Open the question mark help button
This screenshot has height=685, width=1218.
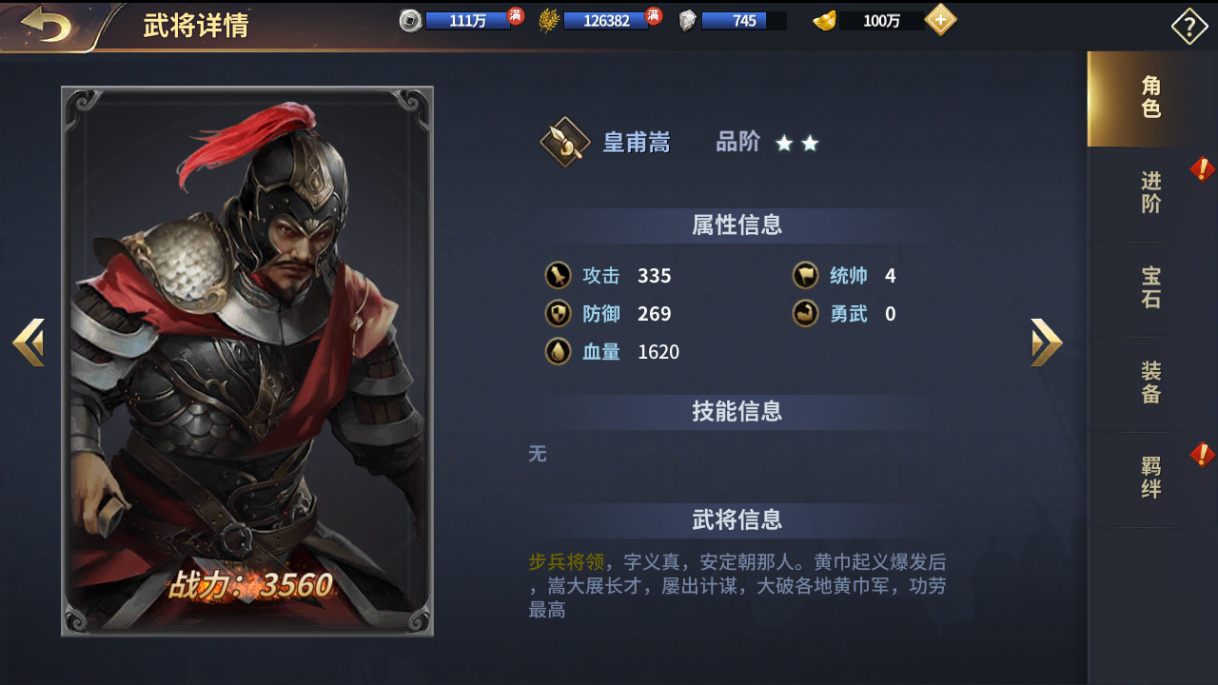[1189, 27]
